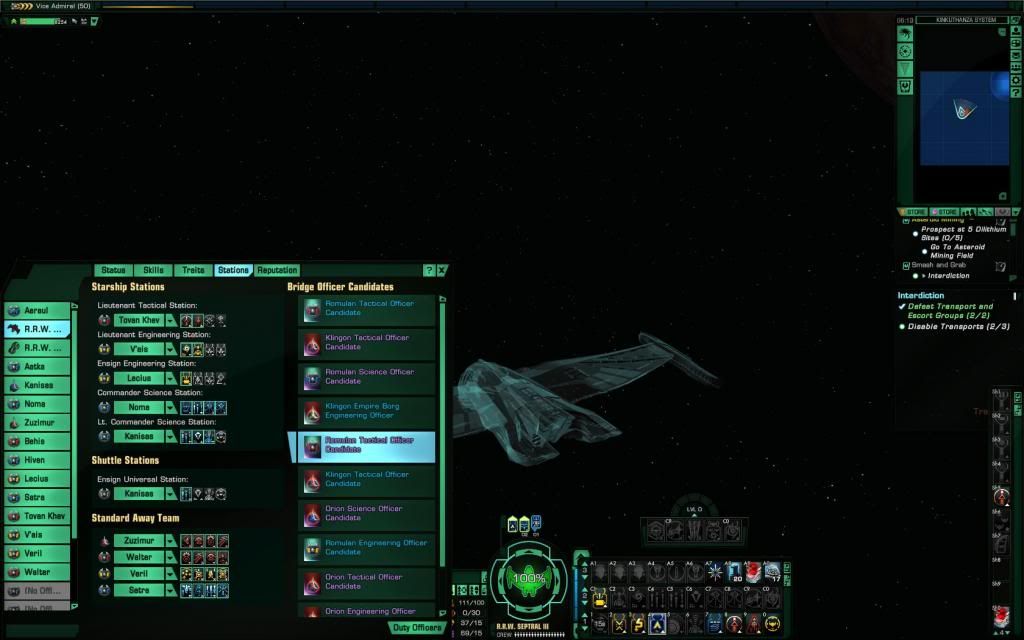Expand the Zuzimur away team dropdown

(171, 540)
